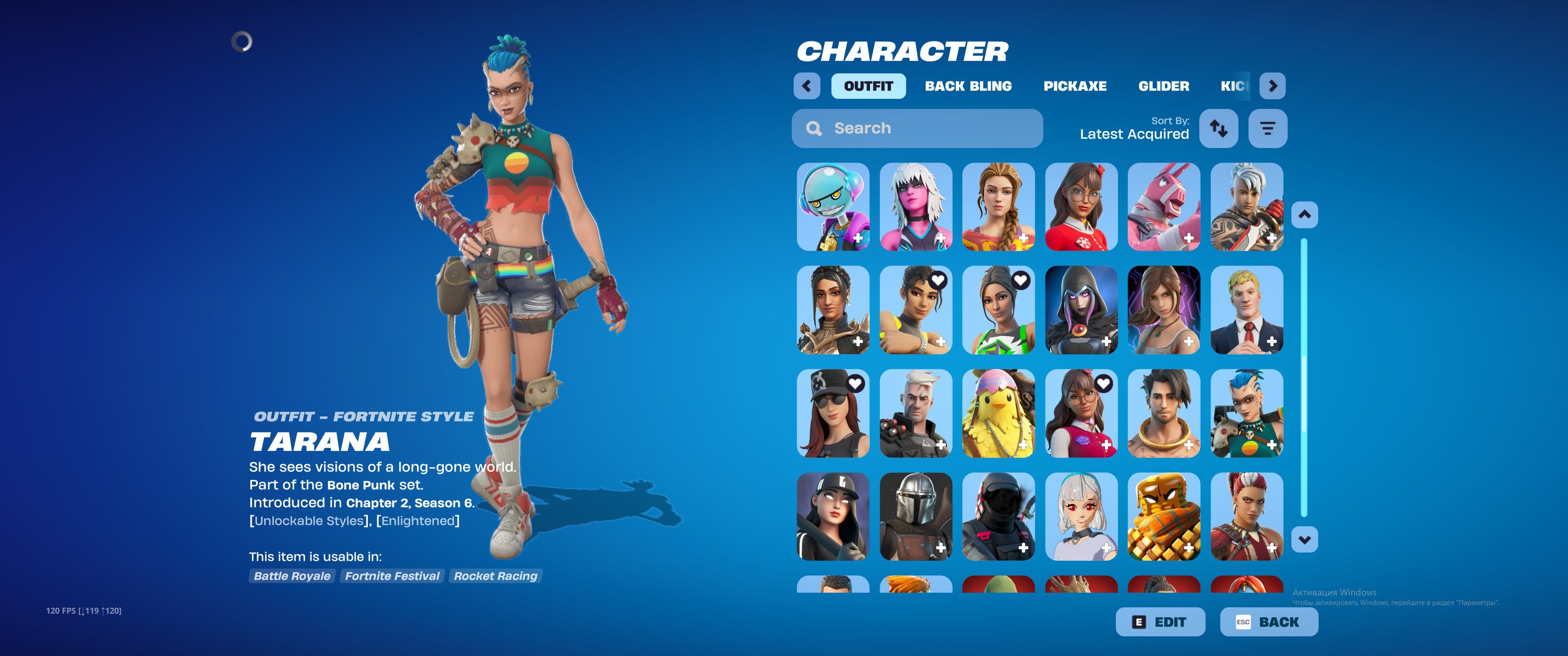
Task: Click the scroll up arrow
Action: 1305,215
